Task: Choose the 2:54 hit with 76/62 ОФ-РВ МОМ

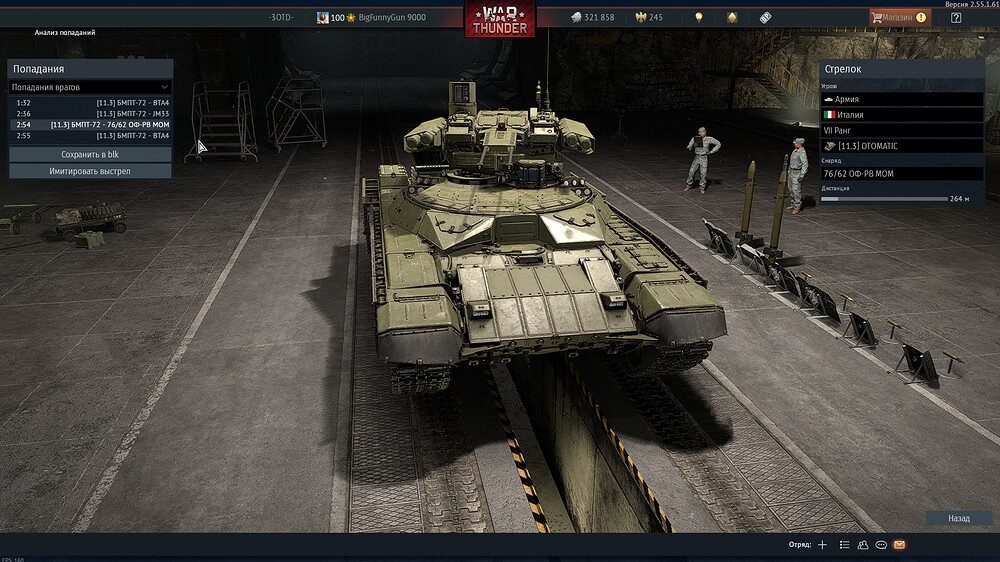Action: [90, 125]
